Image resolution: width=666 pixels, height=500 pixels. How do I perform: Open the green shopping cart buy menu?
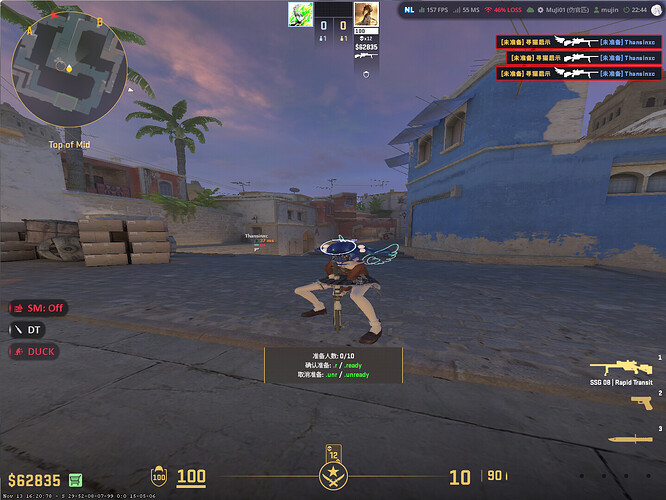pos(76,479)
